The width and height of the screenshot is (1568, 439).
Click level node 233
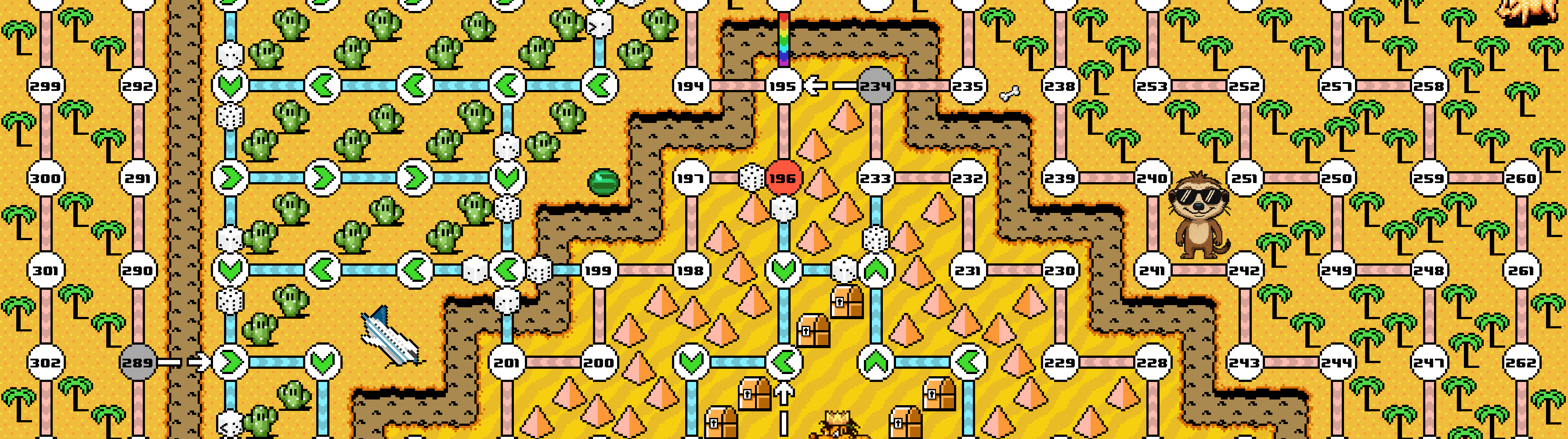point(875,178)
